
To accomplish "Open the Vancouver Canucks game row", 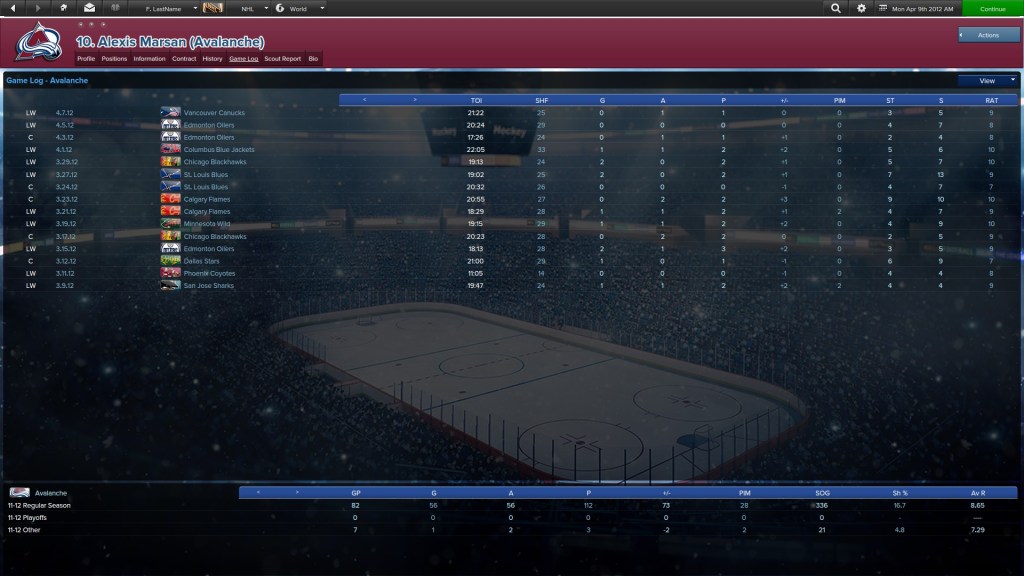I will (x=214, y=113).
